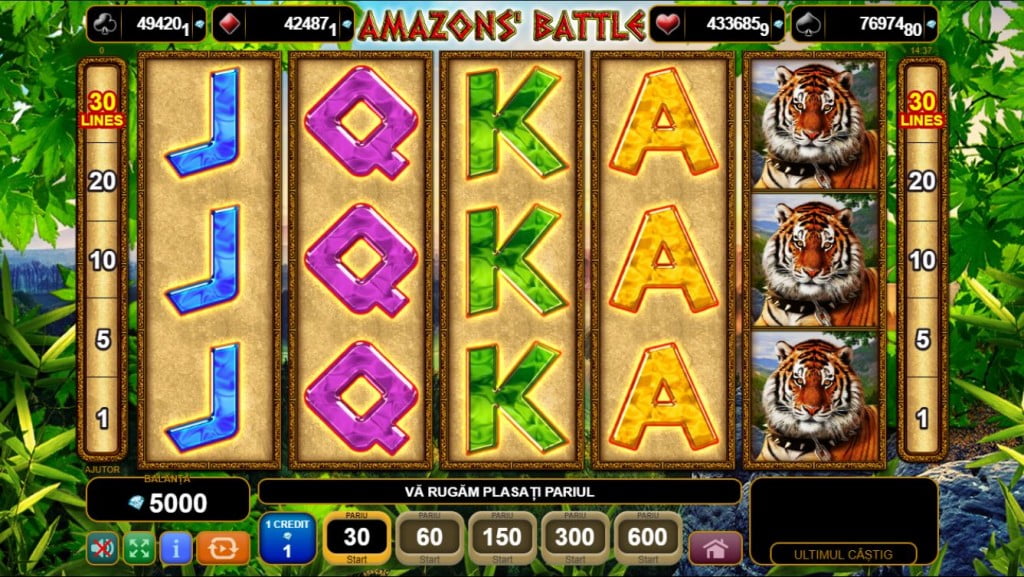Viewport: 1024px width, 577px height.
Task: Switch to fullscreen with green arrows icon
Action: point(138,547)
